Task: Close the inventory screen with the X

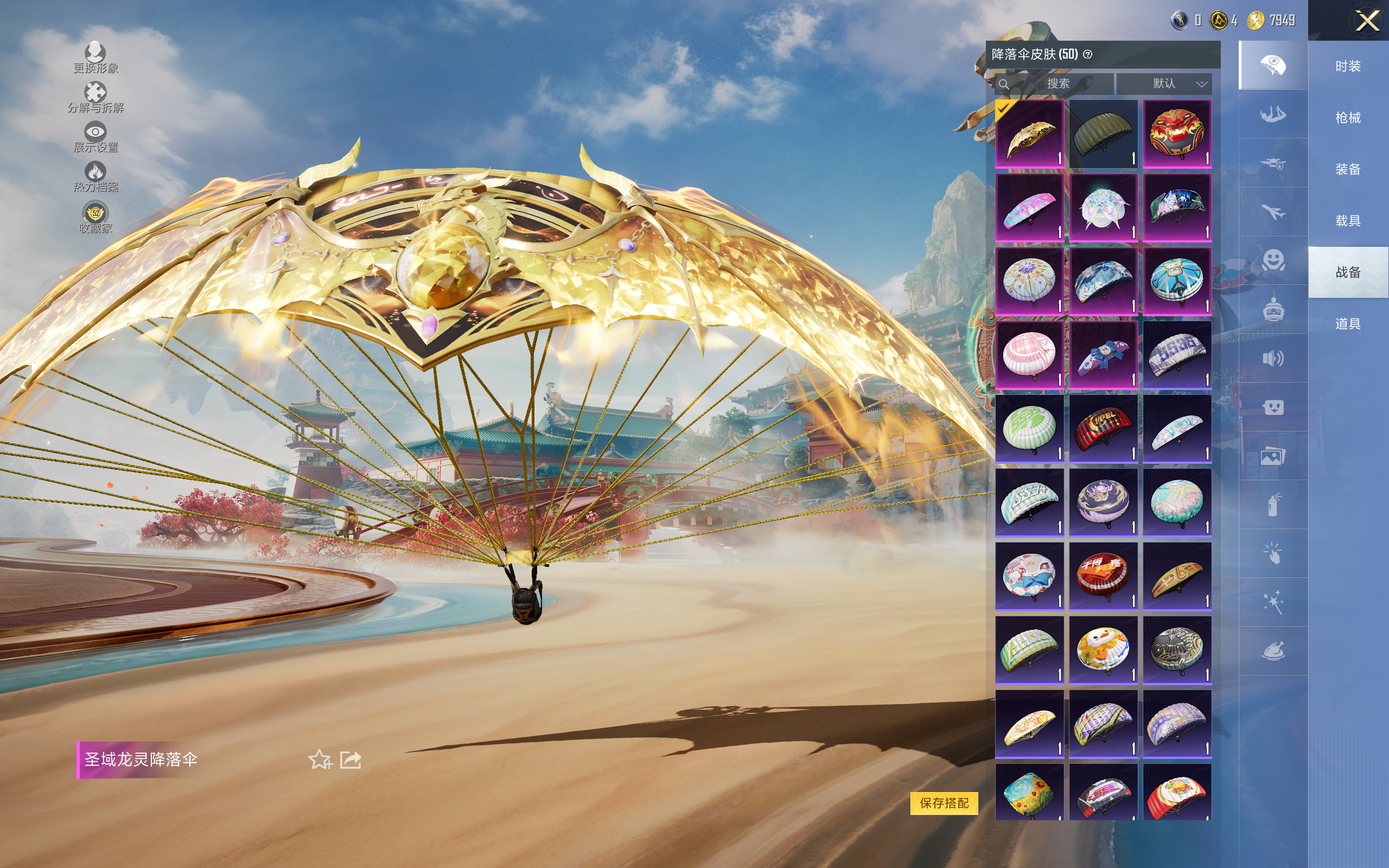Action: pos(1367,21)
